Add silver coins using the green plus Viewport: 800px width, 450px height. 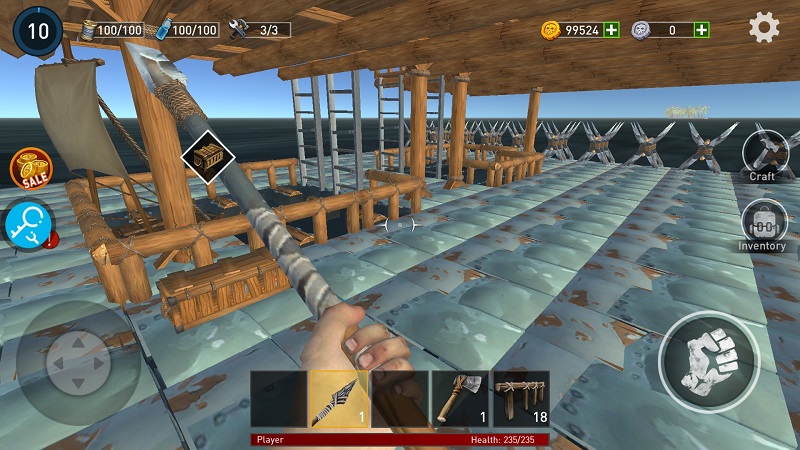[702, 30]
